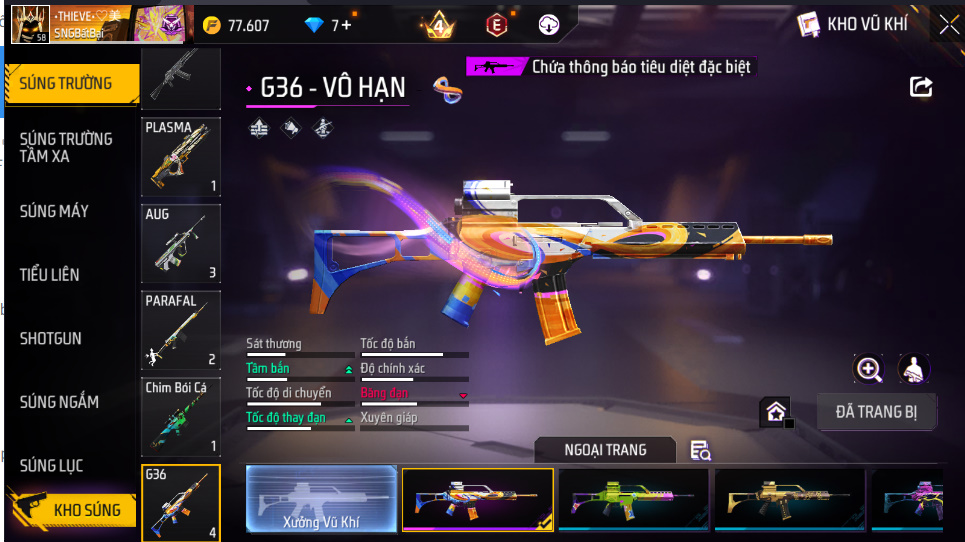Select the green G36 skin thumbnail
The image size is (965, 542).
pyautogui.click(x=634, y=498)
